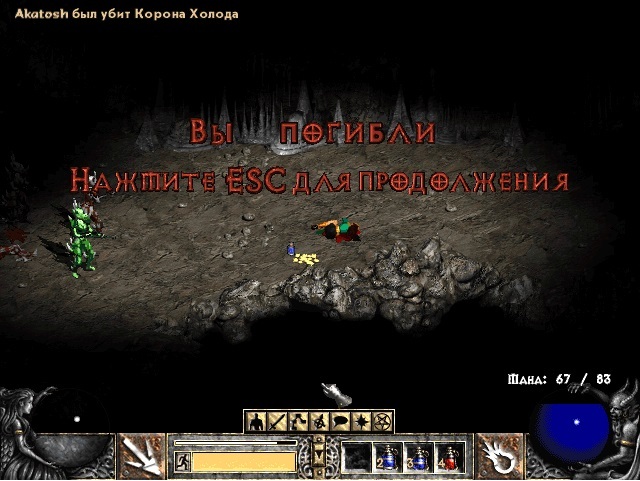Click the eight-pointed star icon
Screen dimensions: 640x481
point(362,421)
